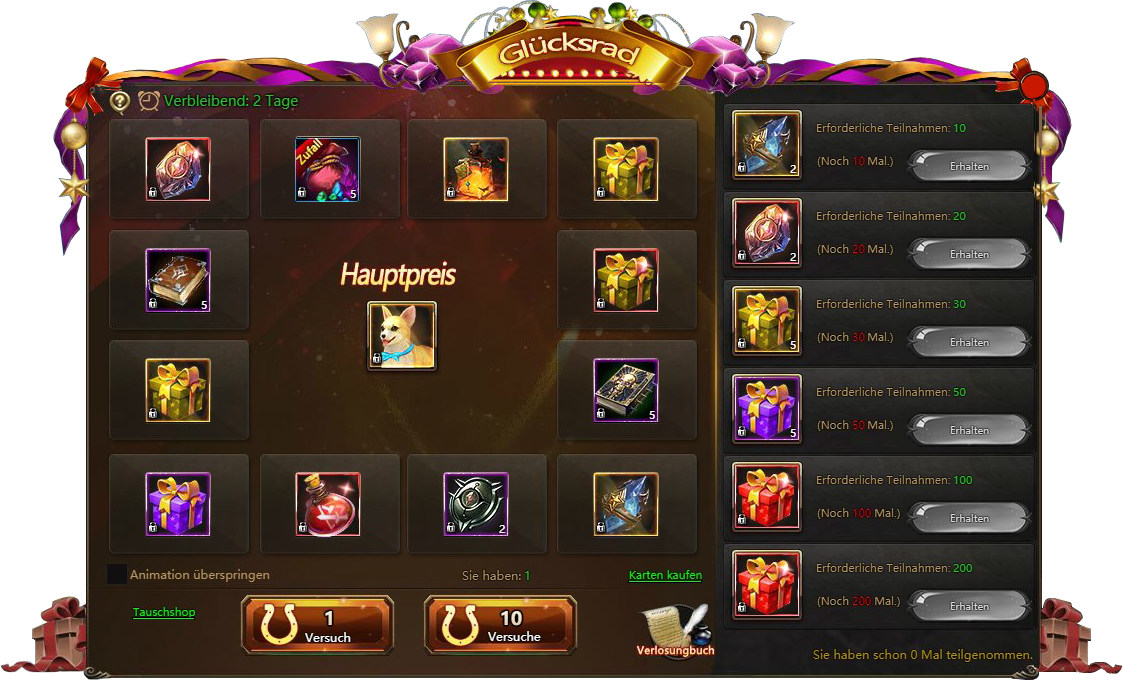Viewport: 1123px width, 680px height.
Task: Claim reward for 200 Teilnahmen
Action: [968, 606]
